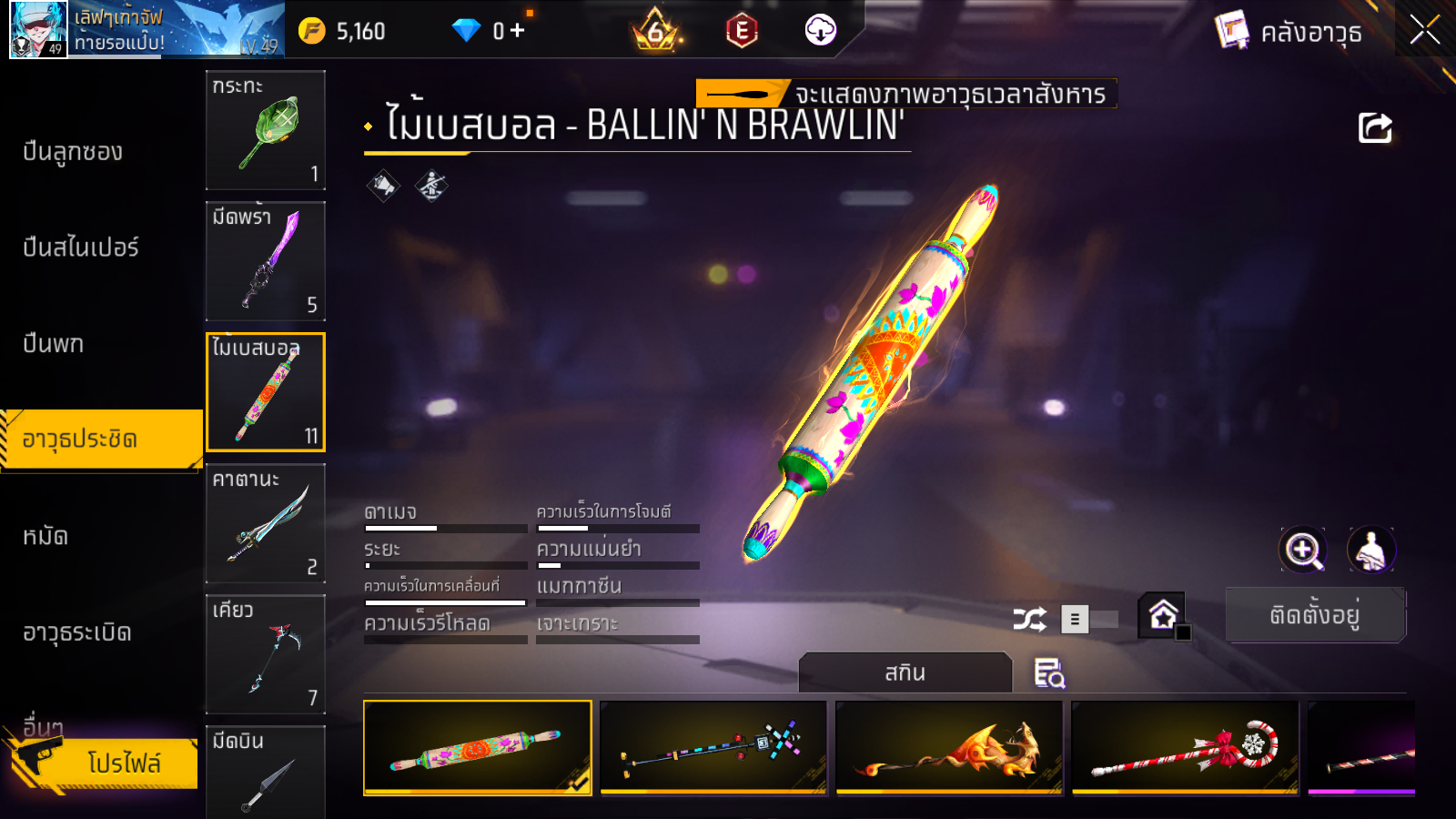The image size is (1456, 819).
Task: Select the กระทะ pan weapon slot
Action: click(265, 130)
